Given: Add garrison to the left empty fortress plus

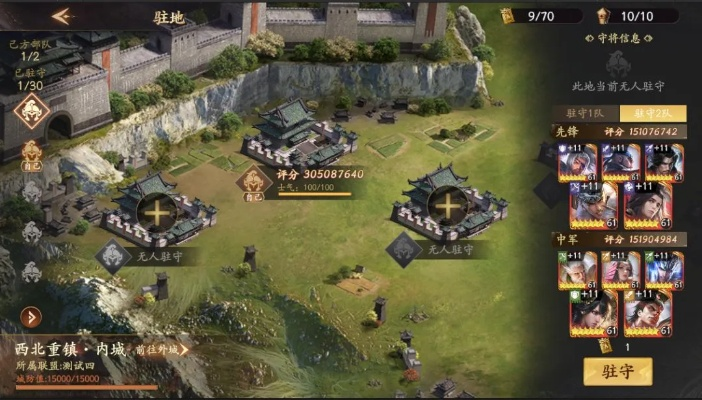Looking at the screenshot, I should (157, 210).
